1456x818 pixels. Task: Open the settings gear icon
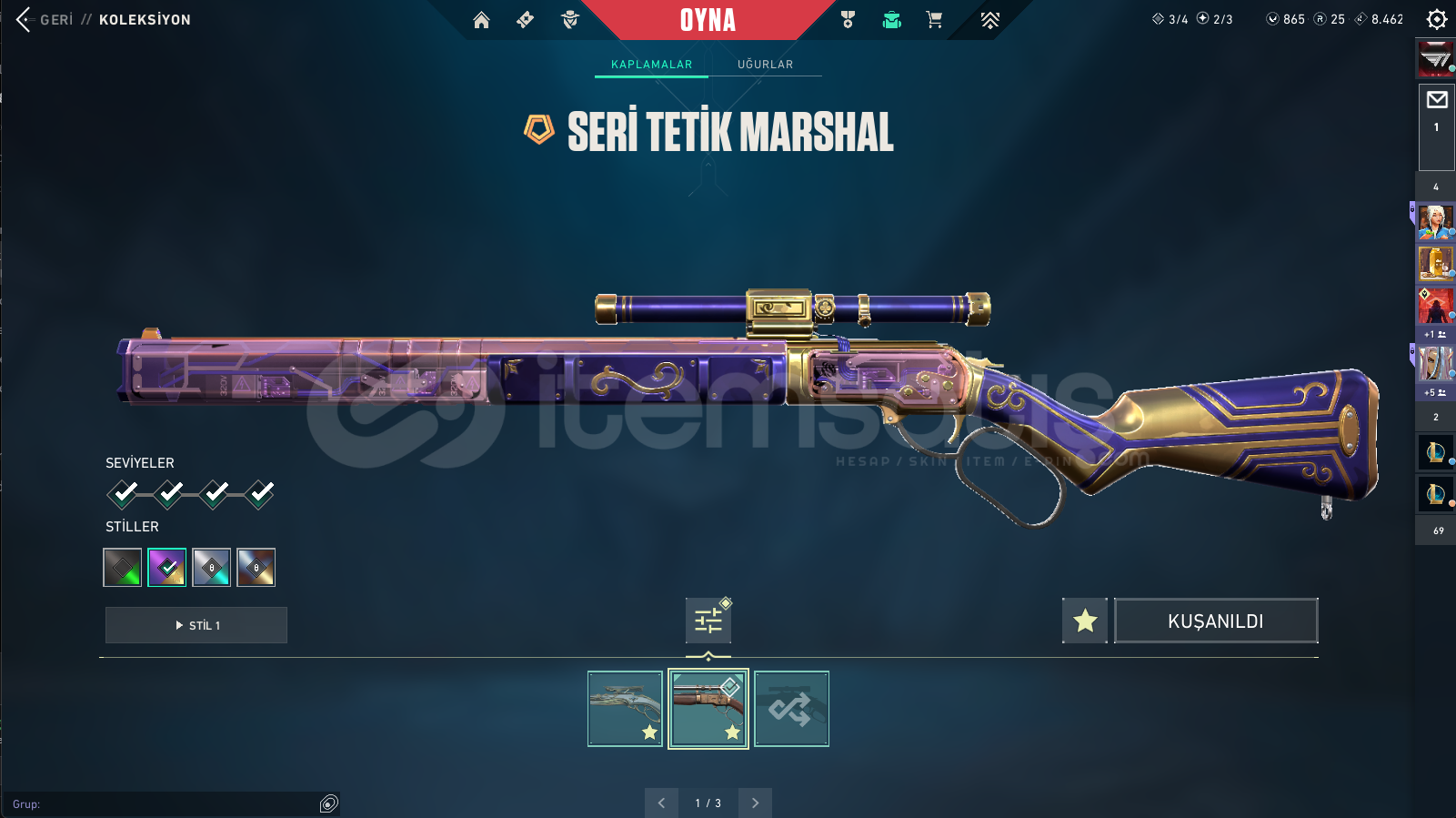[x=1437, y=19]
